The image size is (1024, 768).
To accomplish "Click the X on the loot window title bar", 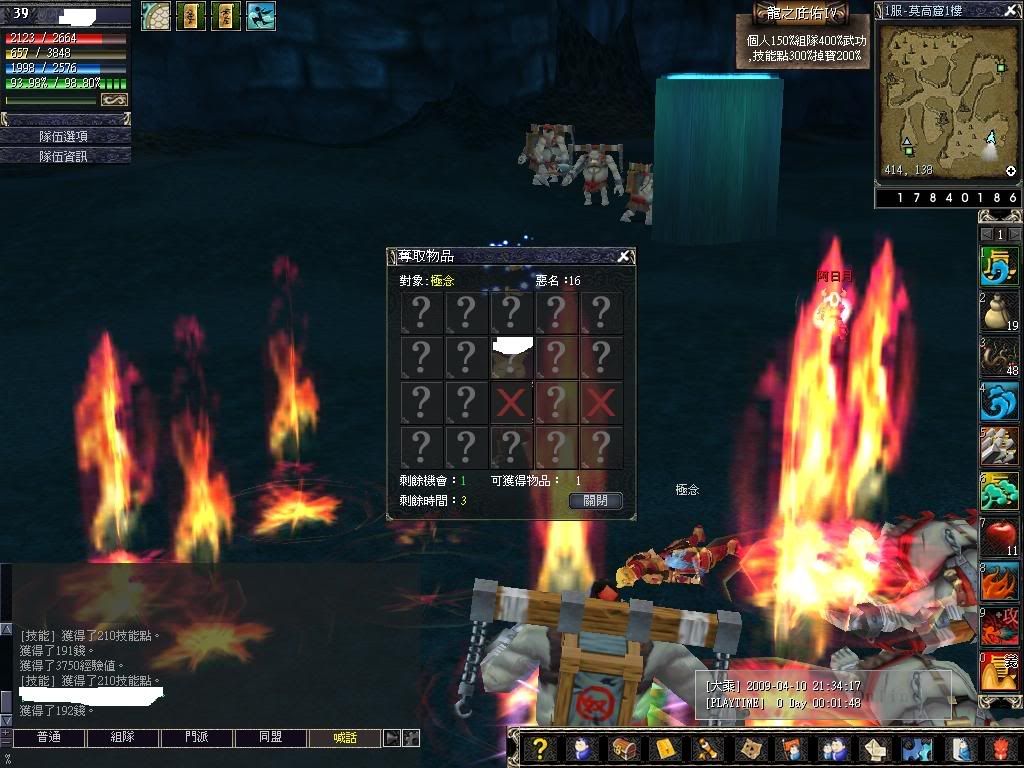I will pyautogui.click(x=623, y=257).
